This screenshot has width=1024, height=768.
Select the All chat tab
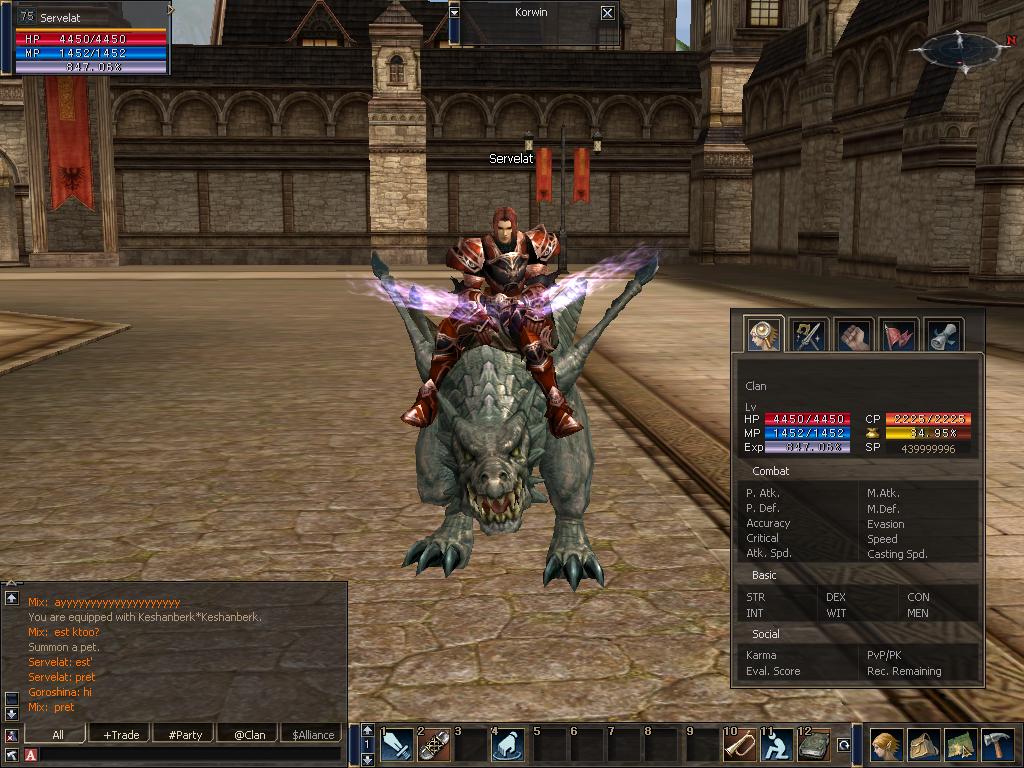pyautogui.click(x=58, y=734)
